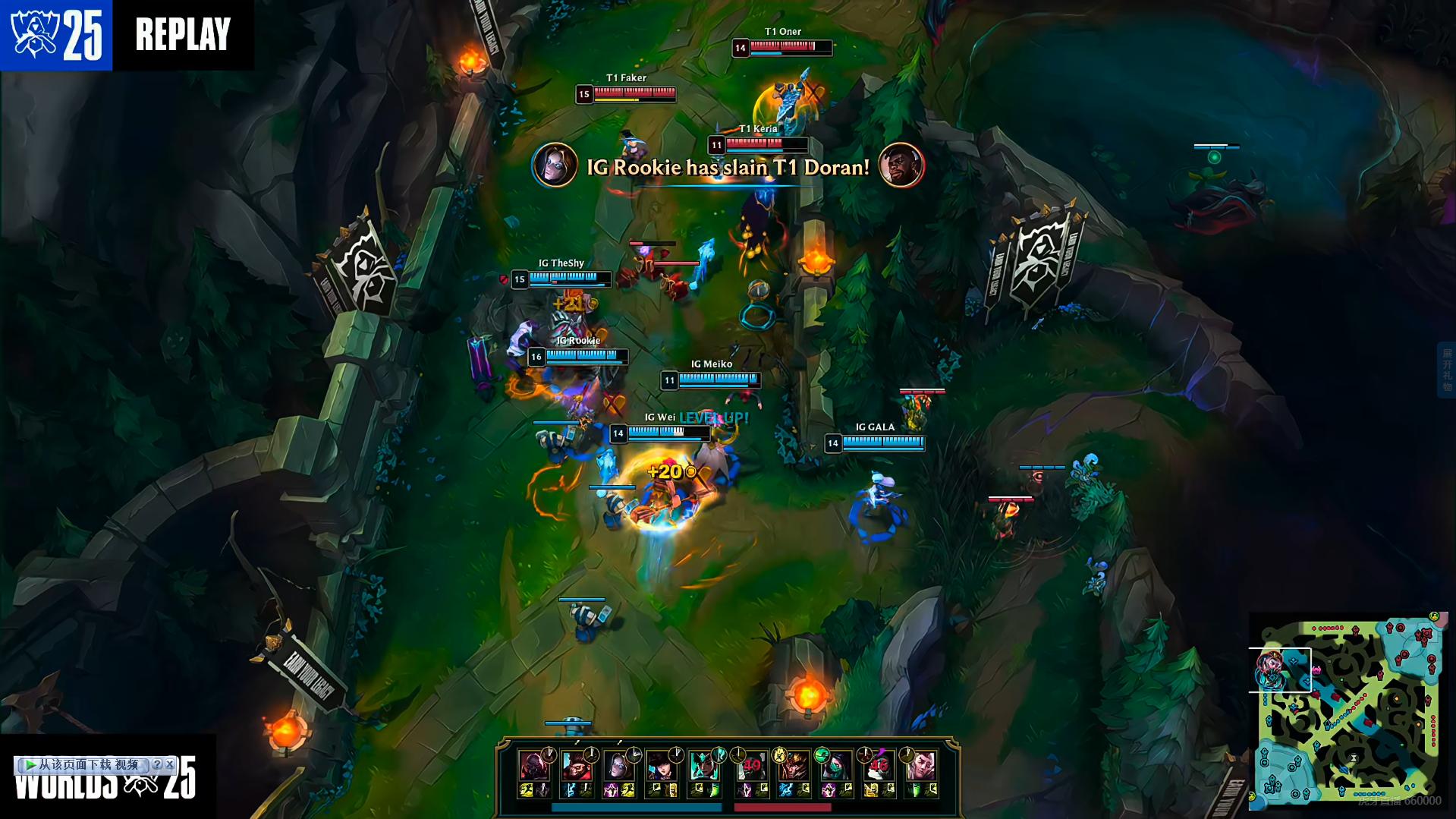Select the dead champion portrait showing 46

879,767
